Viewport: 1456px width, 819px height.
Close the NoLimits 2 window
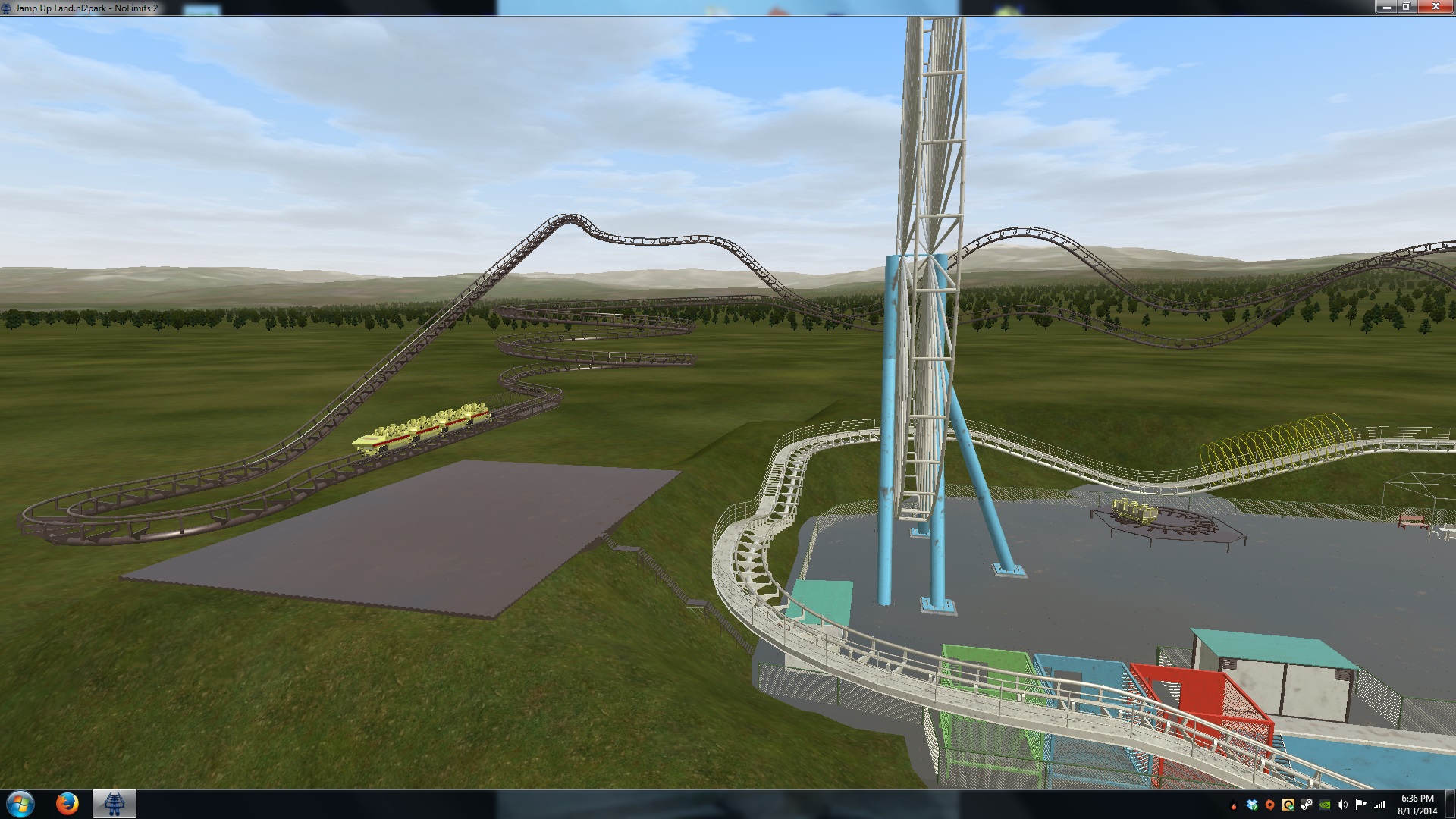click(1435, 7)
